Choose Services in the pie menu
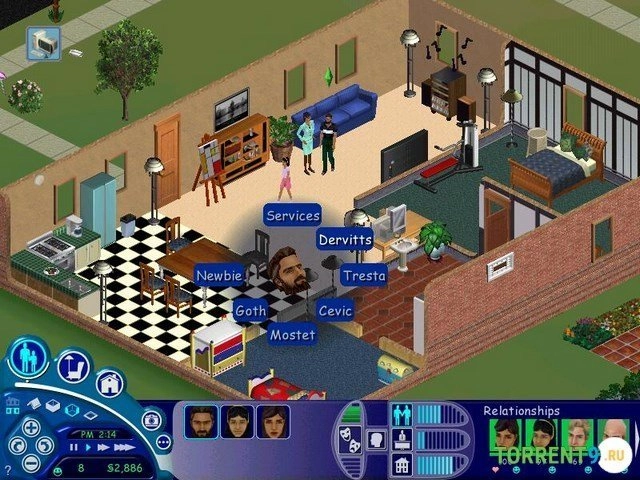Screen dimensions: 640x480 click(293, 215)
